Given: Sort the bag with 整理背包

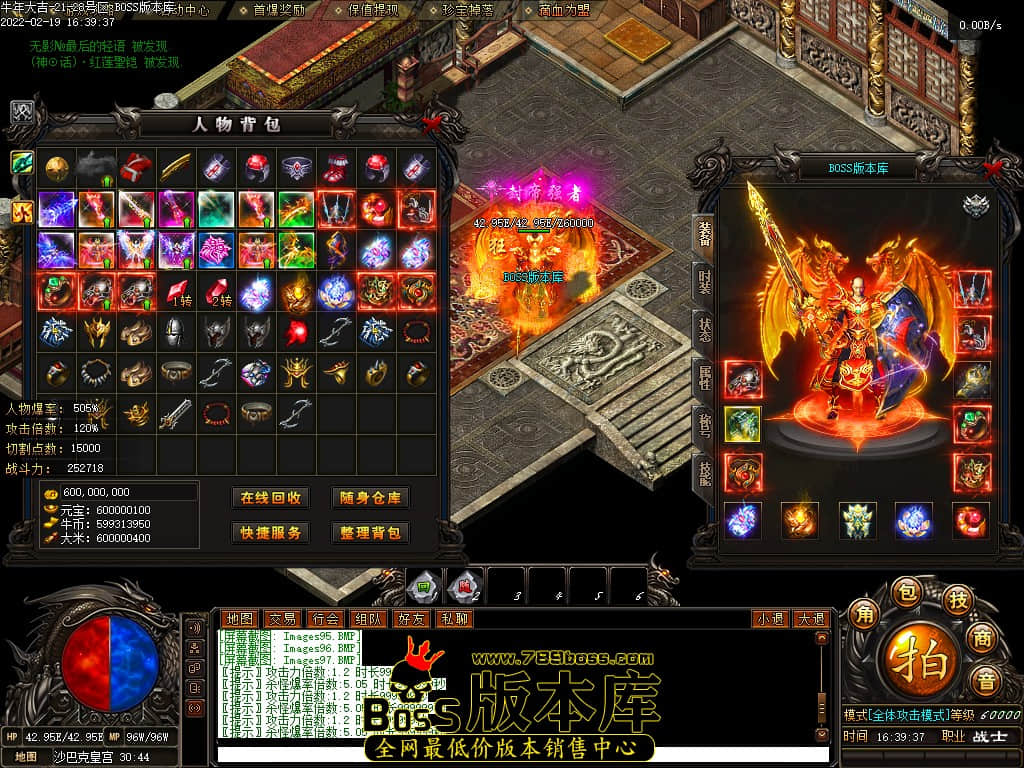Looking at the screenshot, I should (370, 533).
